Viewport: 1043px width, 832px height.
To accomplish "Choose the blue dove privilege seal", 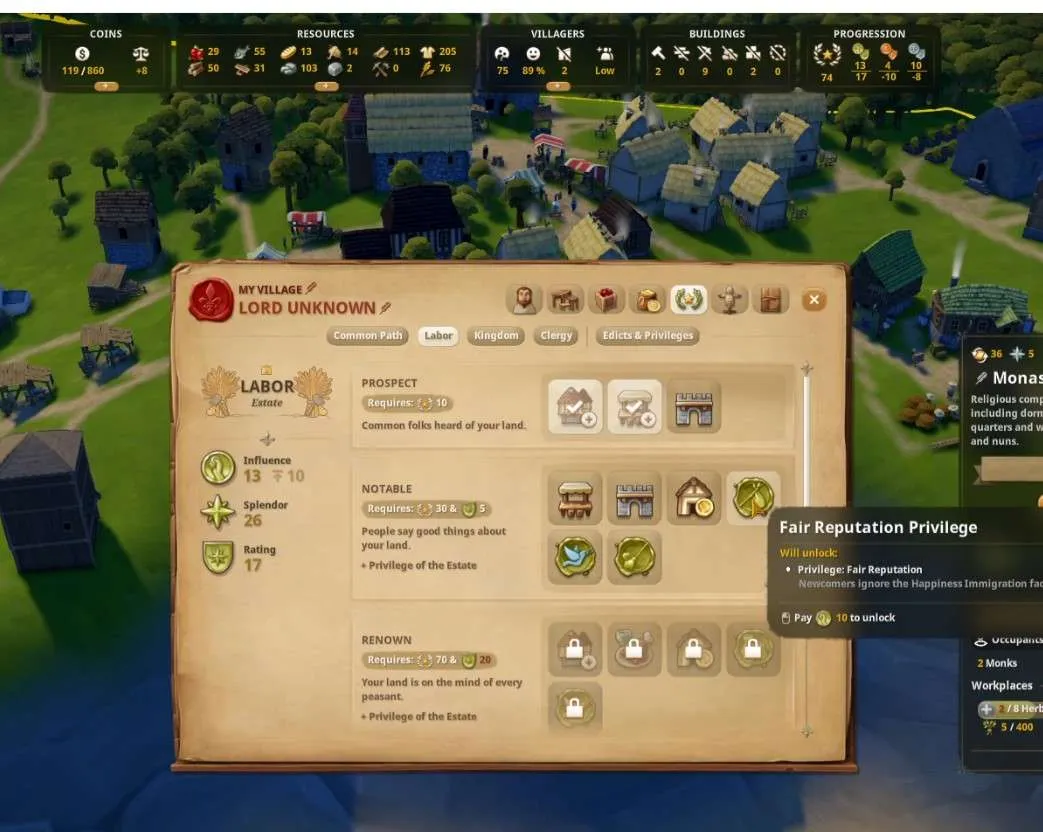I will 576,557.
